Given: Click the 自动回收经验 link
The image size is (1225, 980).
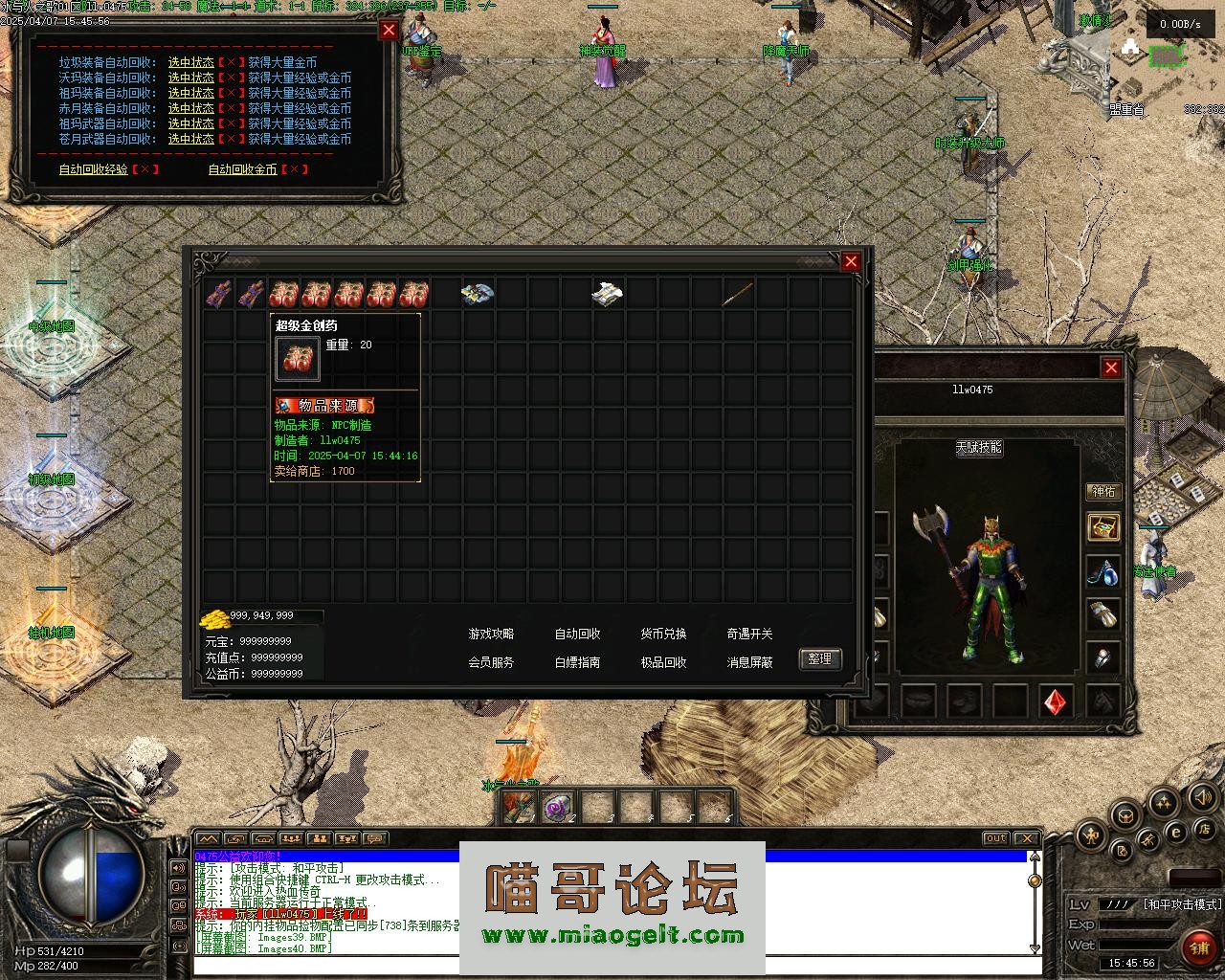Looking at the screenshot, I should pyautogui.click(x=93, y=169).
